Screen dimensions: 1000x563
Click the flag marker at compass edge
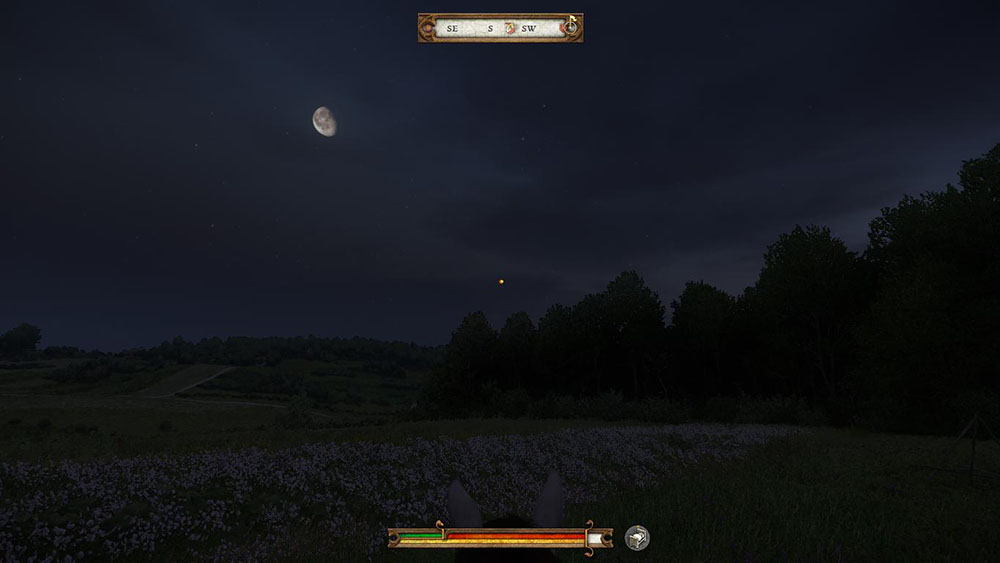point(573,20)
